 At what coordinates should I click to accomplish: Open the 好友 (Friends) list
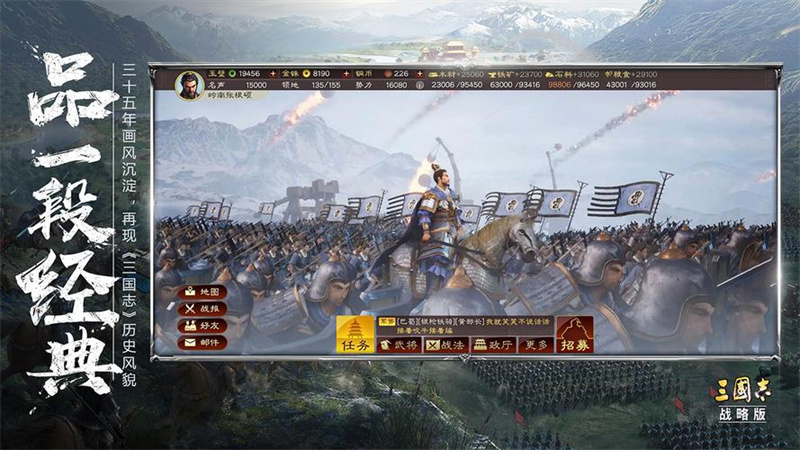(x=201, y=325)
